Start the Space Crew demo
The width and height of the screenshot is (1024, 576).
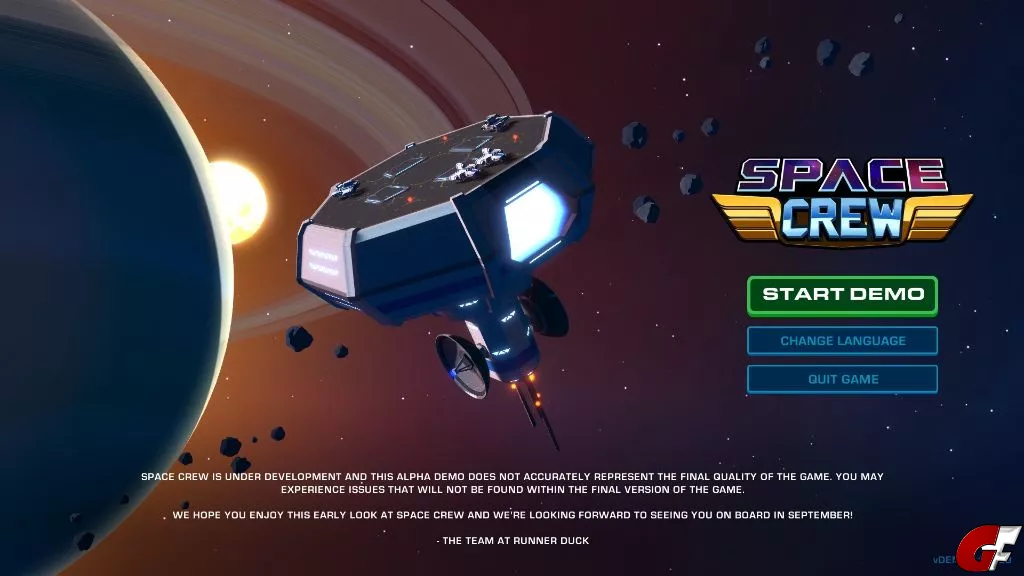click(842, 295)
